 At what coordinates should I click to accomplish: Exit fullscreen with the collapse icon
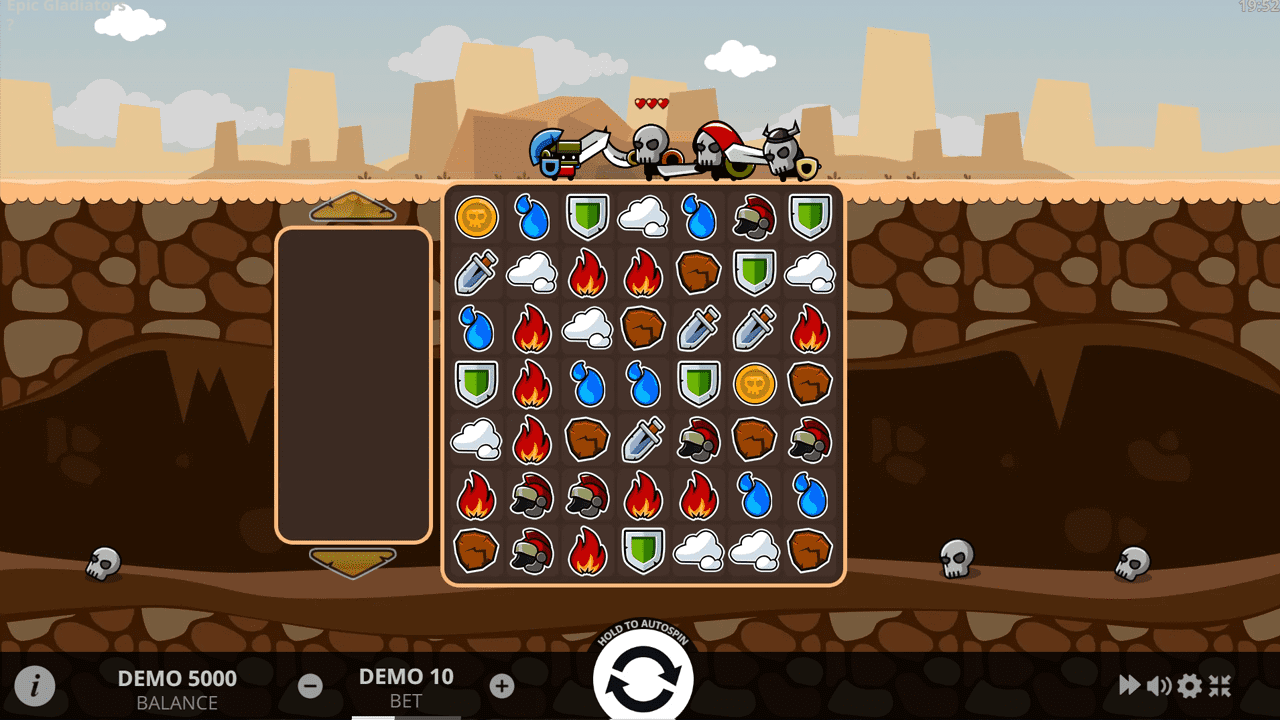[1221, 686]
